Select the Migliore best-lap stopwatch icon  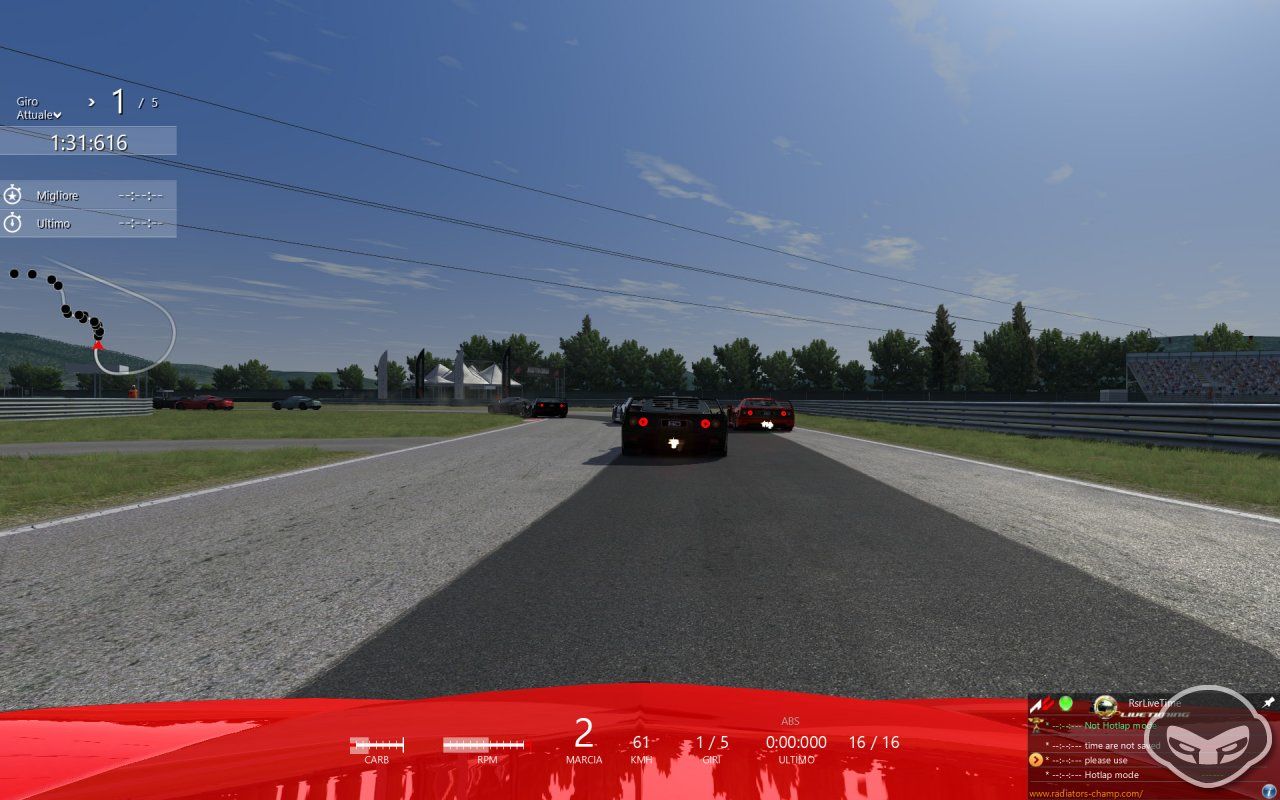15,195
